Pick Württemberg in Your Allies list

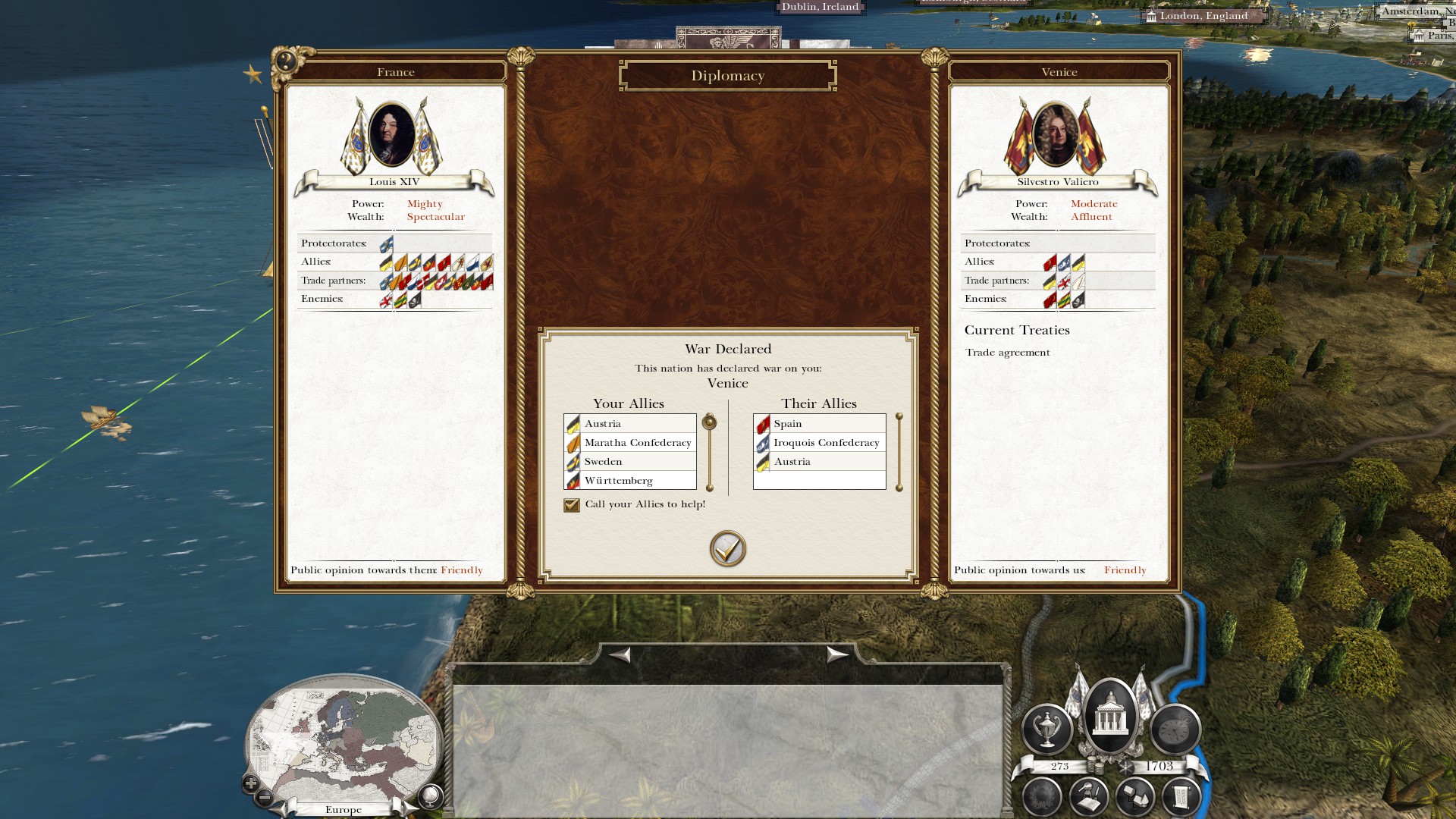coord(629,481)
